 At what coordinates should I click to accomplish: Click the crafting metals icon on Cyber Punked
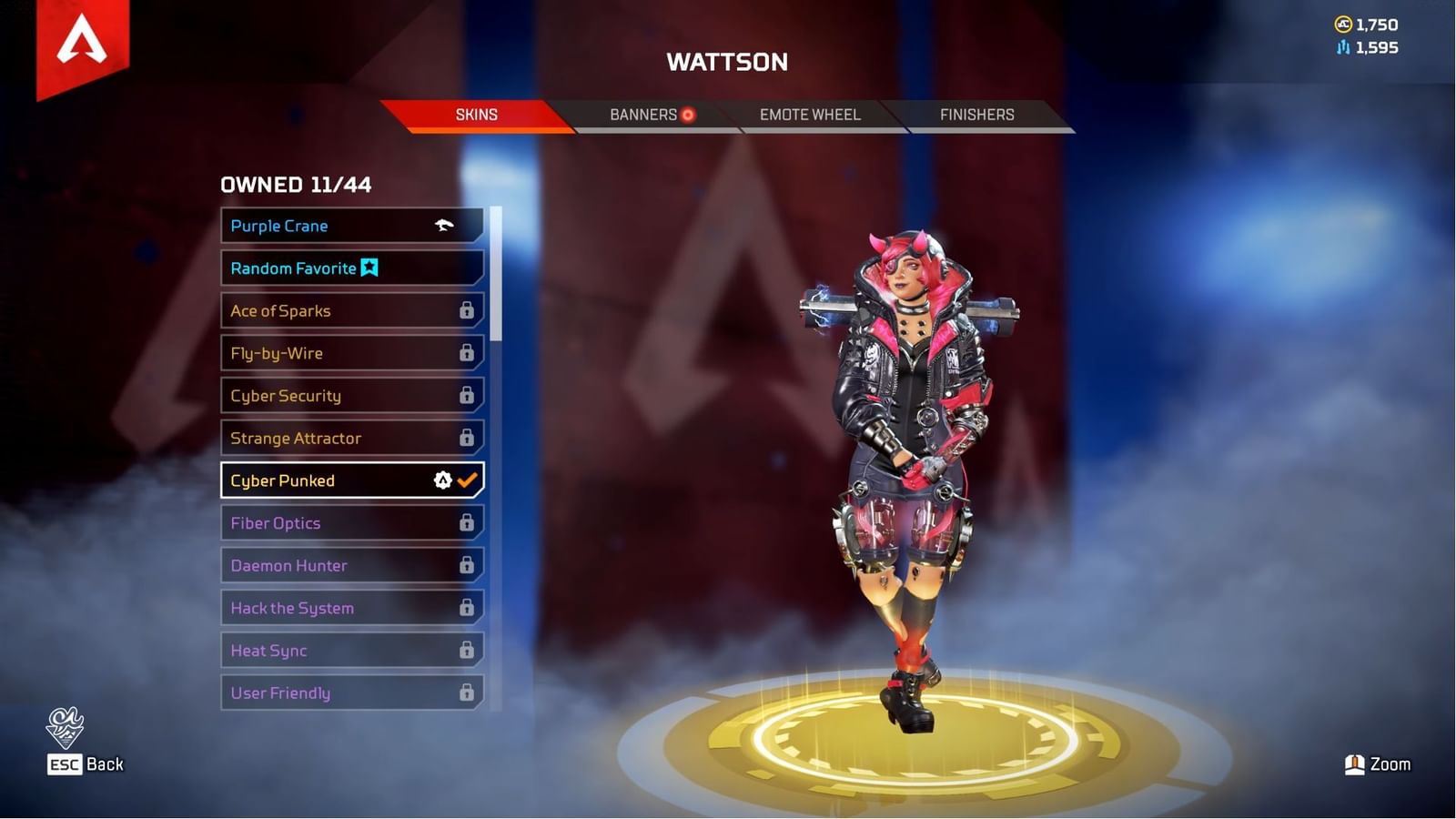[442, 480]
